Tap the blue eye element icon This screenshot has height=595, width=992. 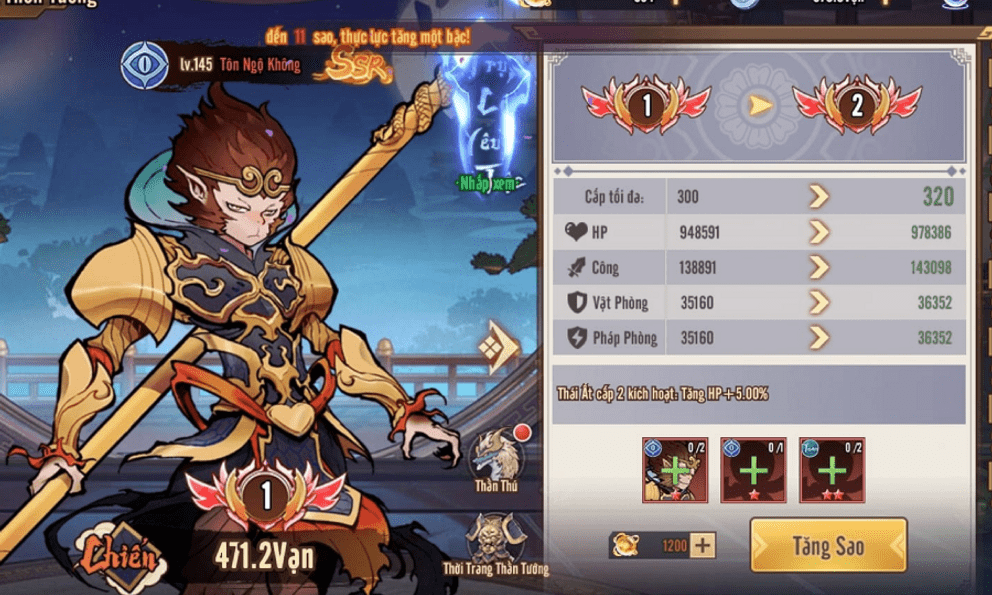point(144,65)
